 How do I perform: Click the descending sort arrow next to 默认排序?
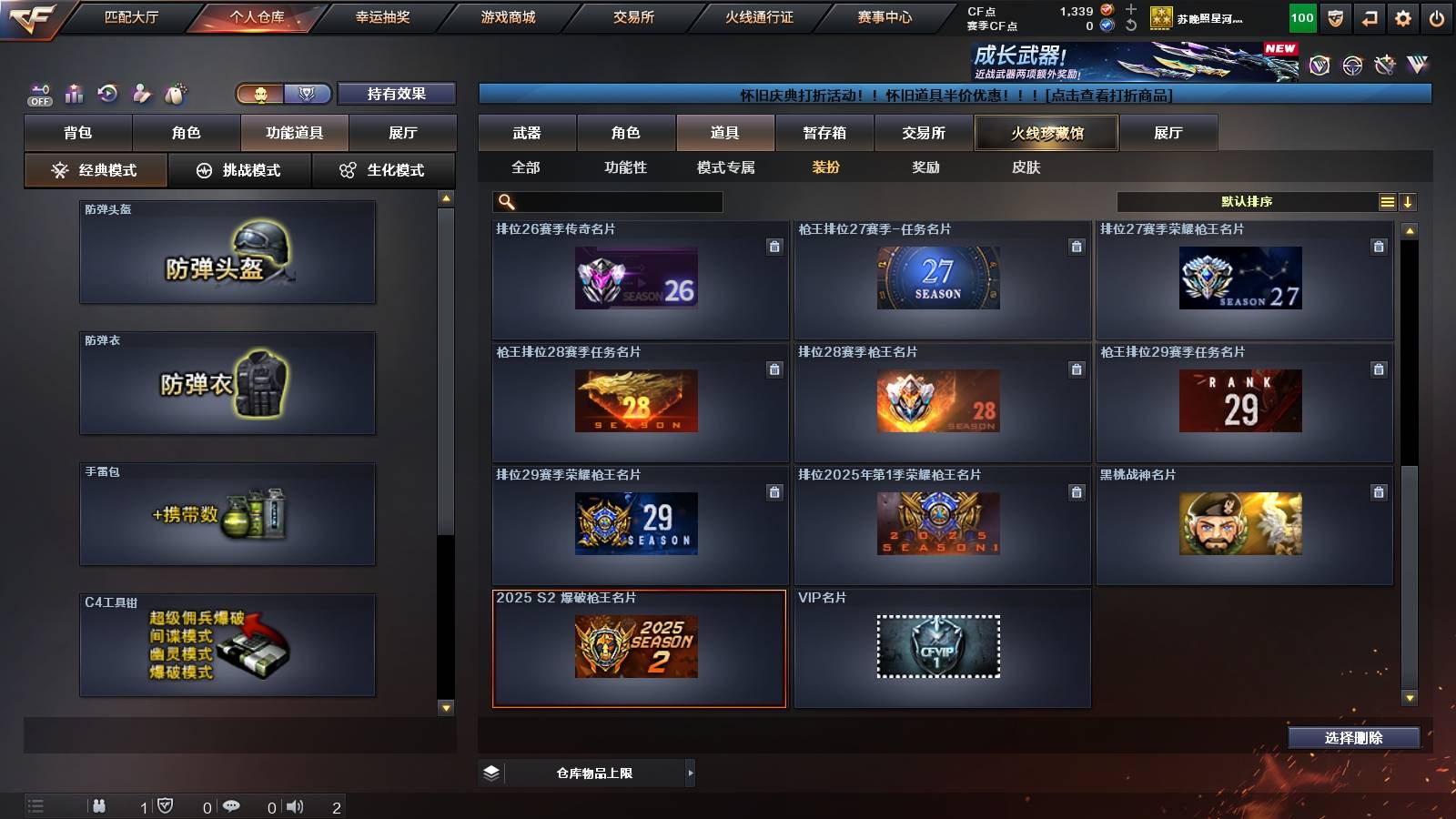(1410, 201)
